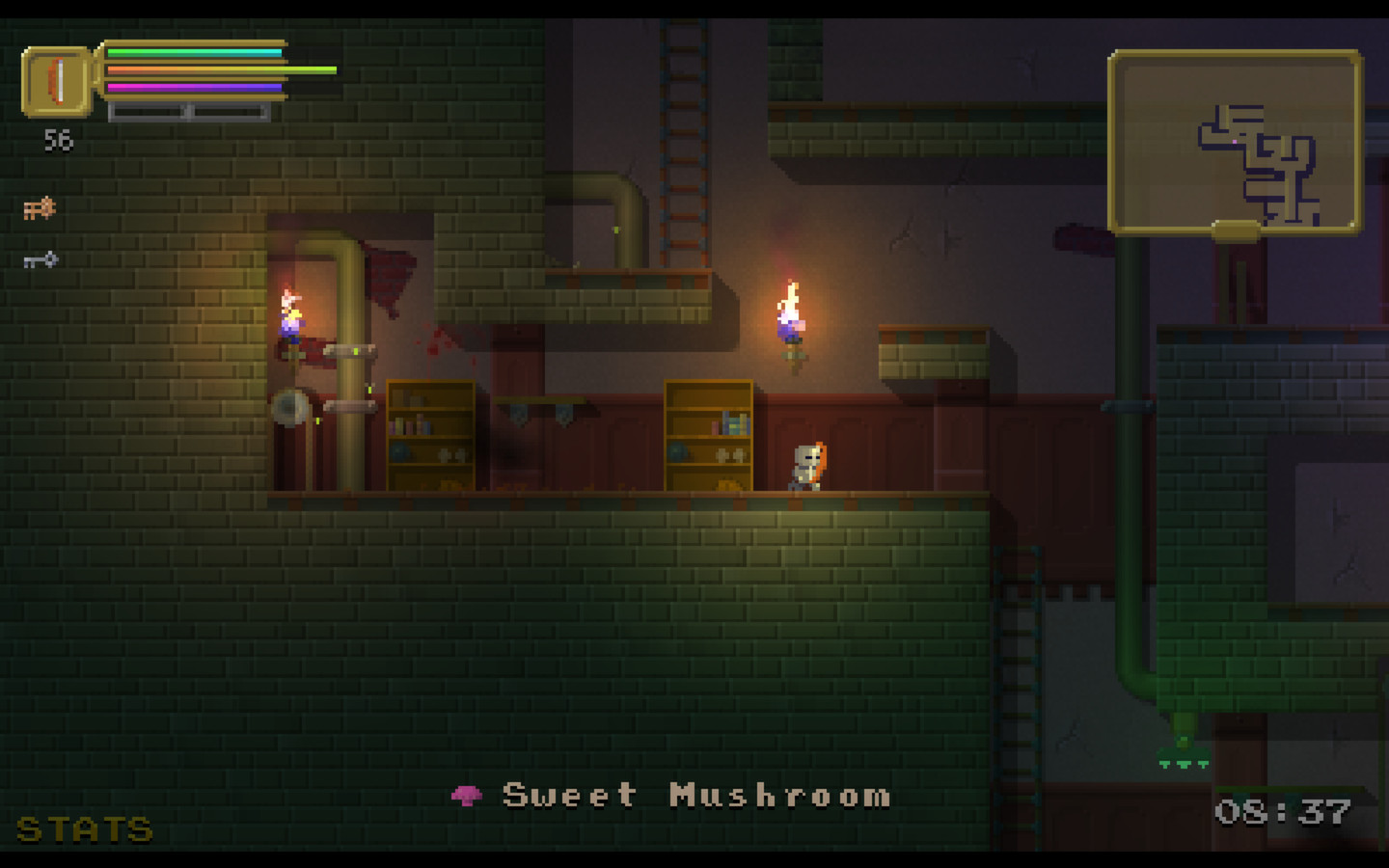The width and height of the screenshot is (1389, 868).
Task: Click the rainbow health bar
Action: tap(193, 53)
